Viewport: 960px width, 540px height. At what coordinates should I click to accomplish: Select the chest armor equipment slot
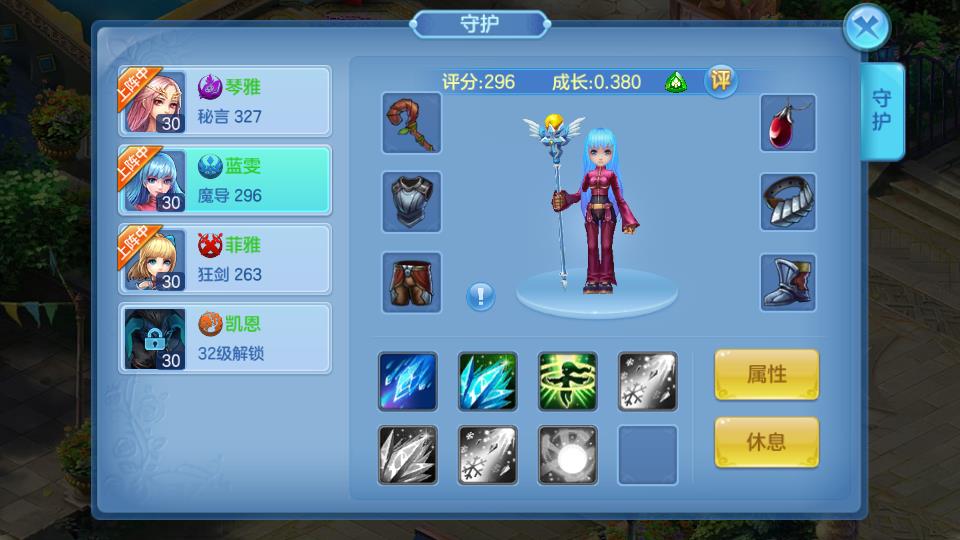(x=411, y=202)
